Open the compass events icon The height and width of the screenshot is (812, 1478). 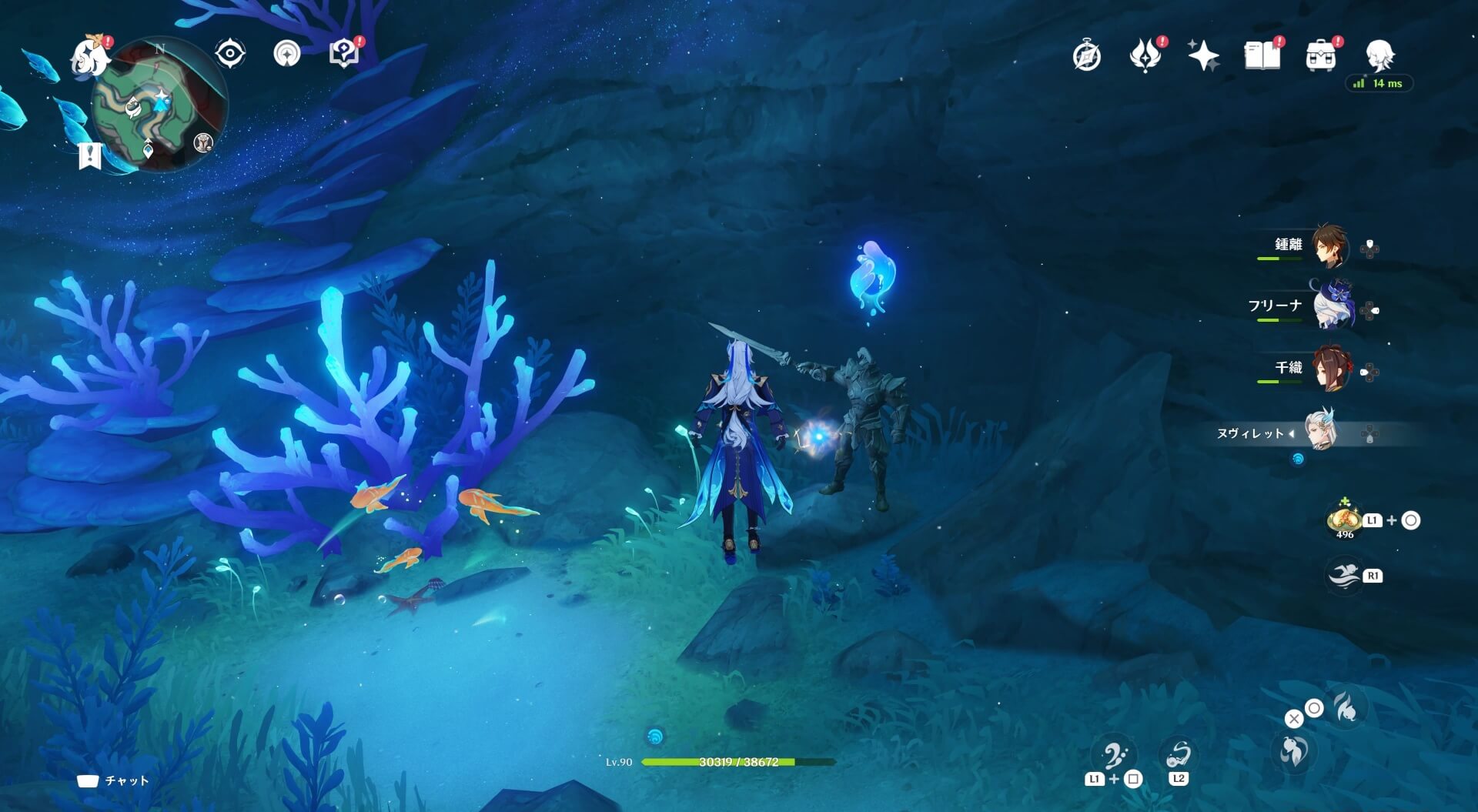click(x=1086, y=56)
